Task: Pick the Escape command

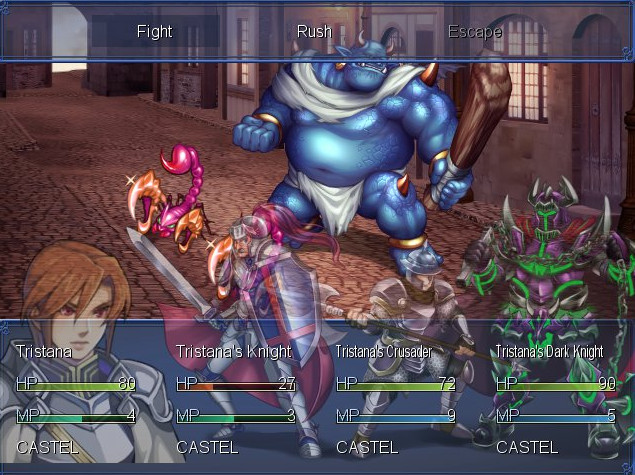Action: pyautogui.click(x=474, y=31)
